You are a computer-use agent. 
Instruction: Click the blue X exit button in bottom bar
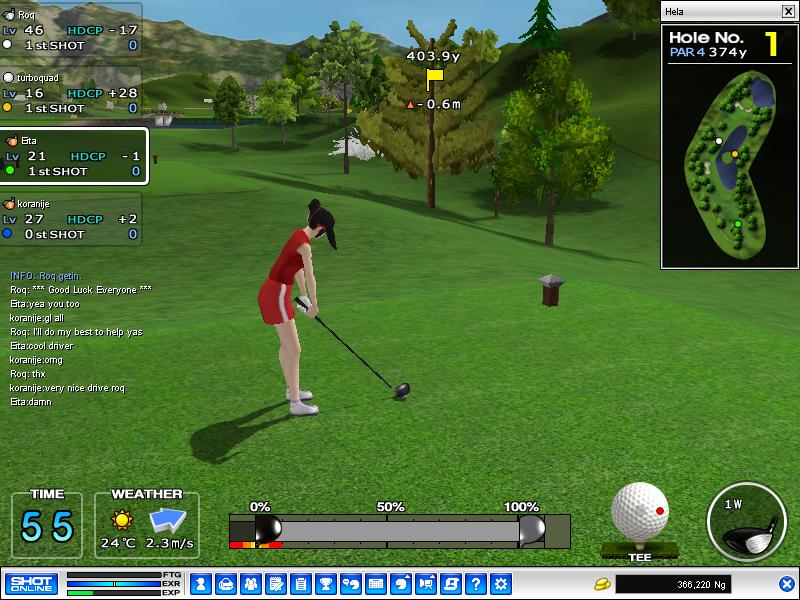coord(787,583)
